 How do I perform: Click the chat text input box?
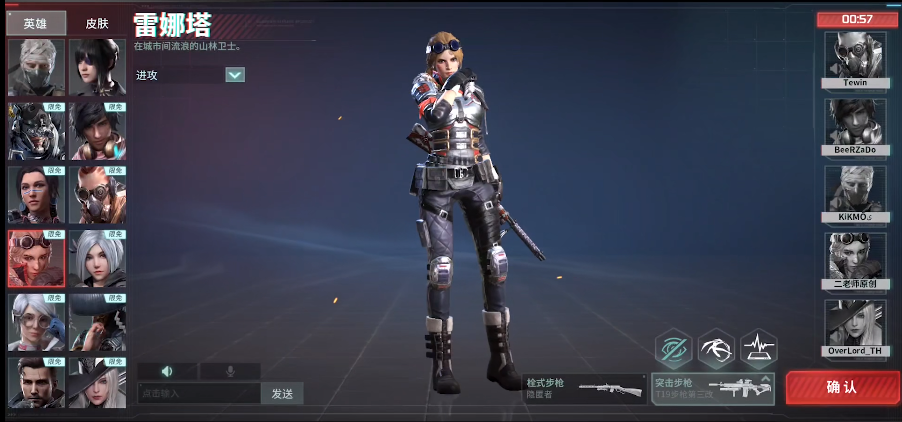(x=198, y=393)
